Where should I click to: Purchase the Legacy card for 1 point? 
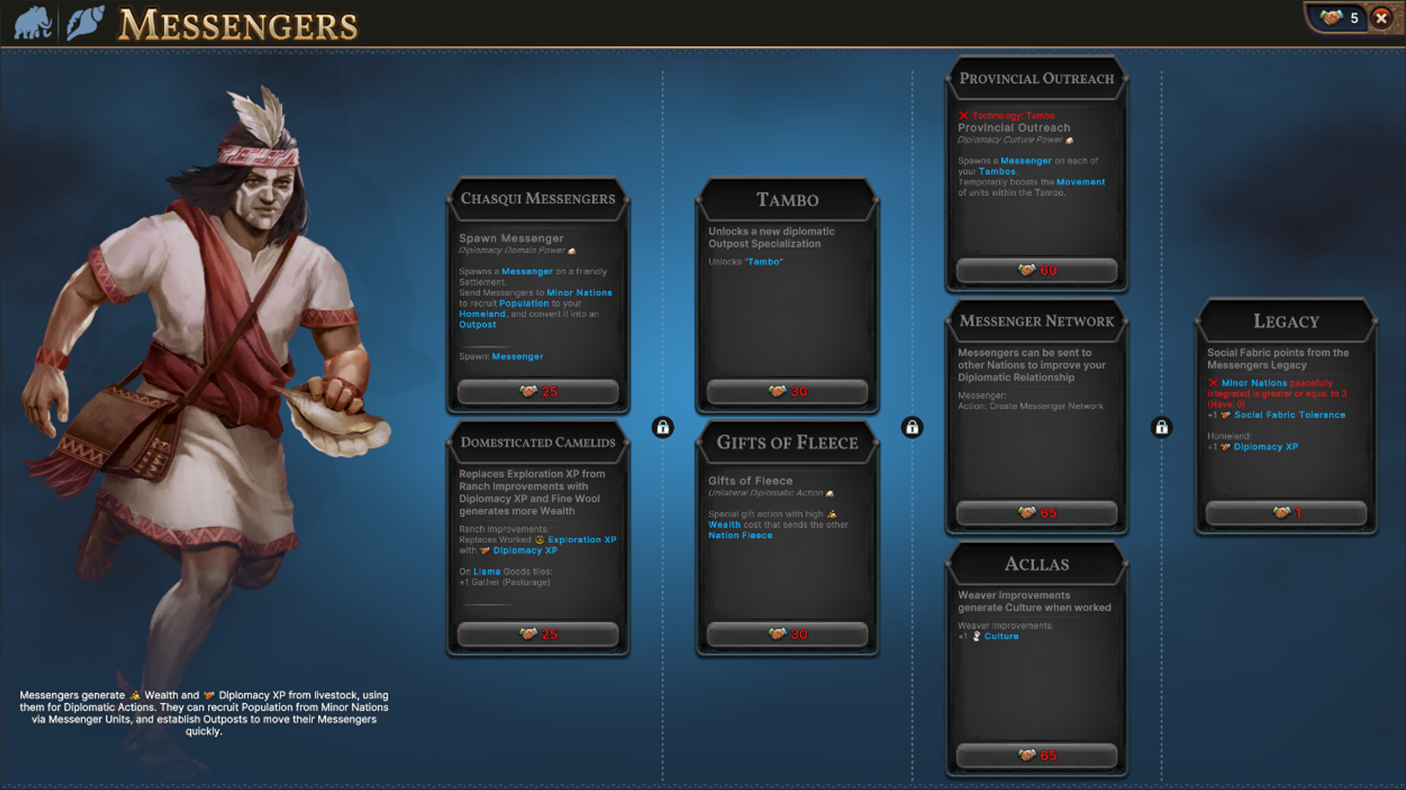pyautogui.click(x=1285, y=512)
